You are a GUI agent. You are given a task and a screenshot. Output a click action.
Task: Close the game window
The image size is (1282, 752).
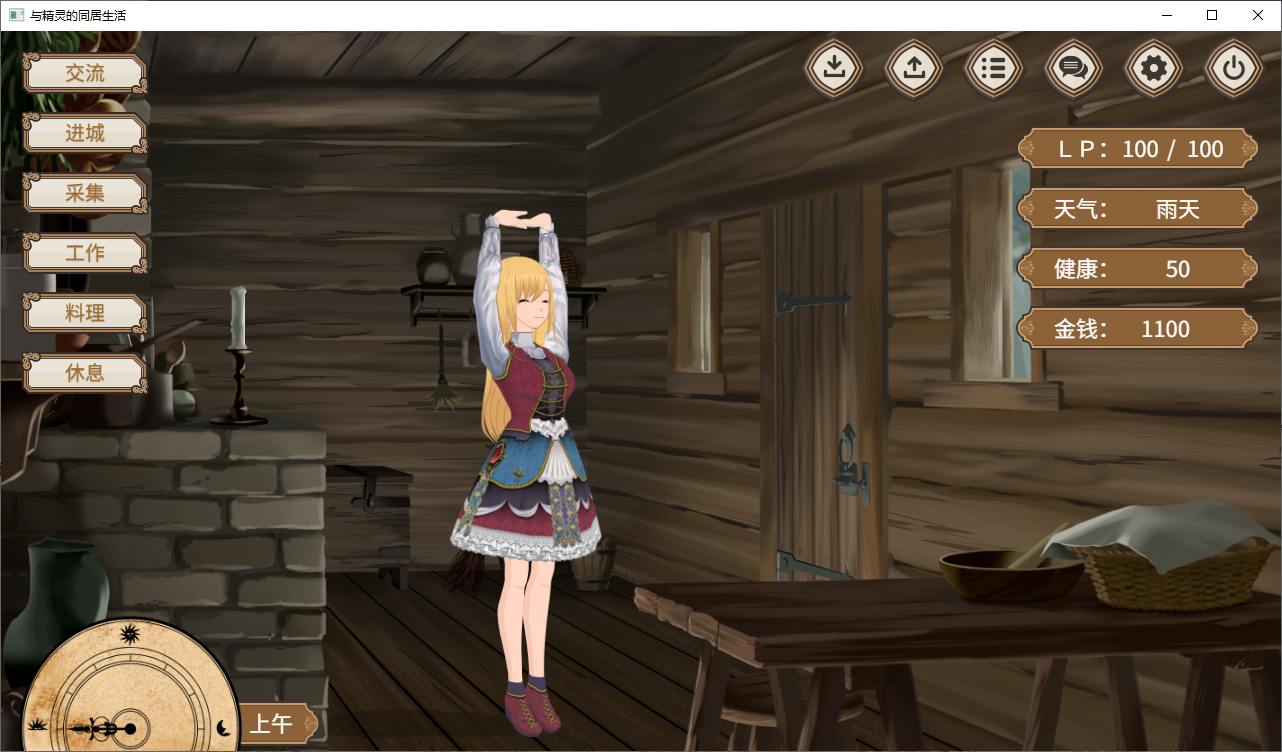pyautogui.click(x=1258, y=15)
